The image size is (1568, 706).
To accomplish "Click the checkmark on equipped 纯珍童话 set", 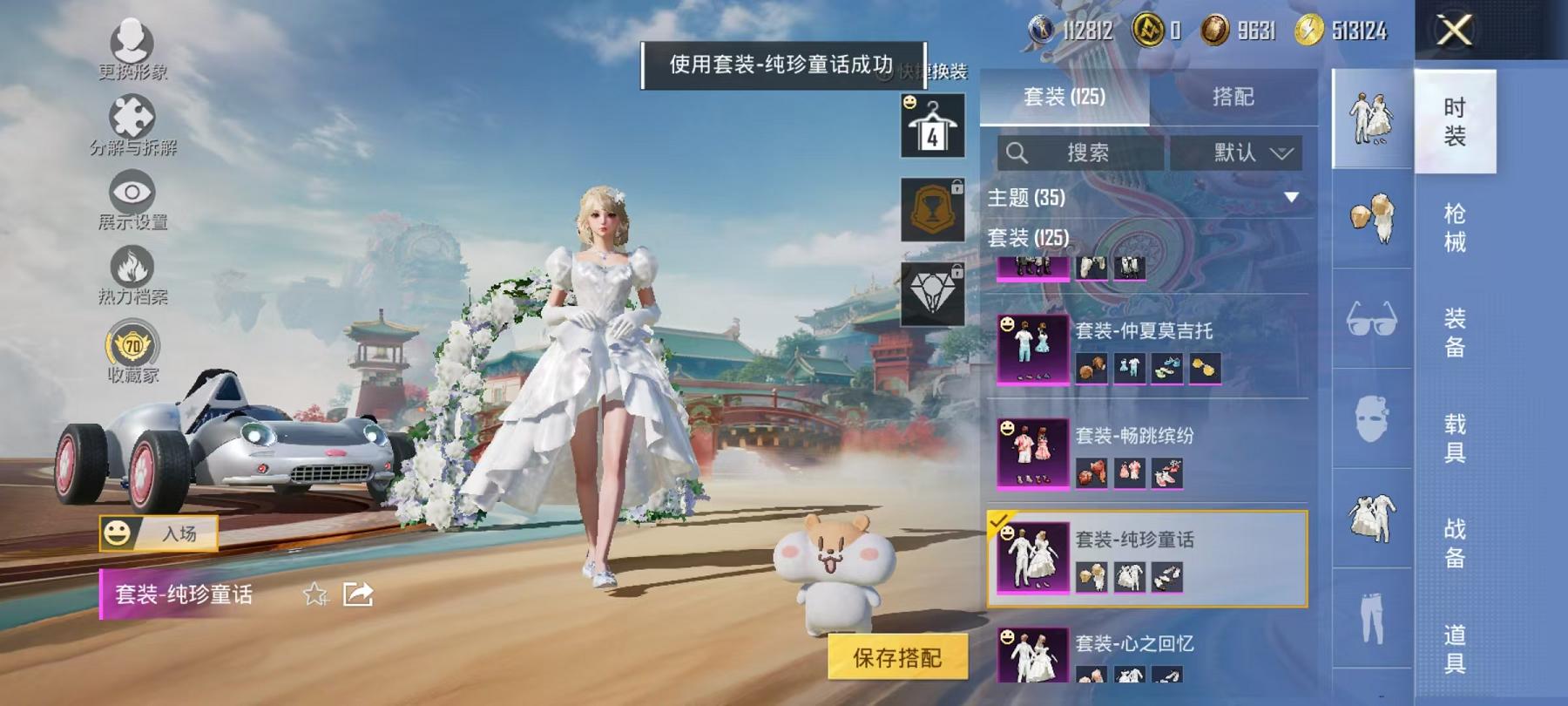I will (x=997, y=523).
